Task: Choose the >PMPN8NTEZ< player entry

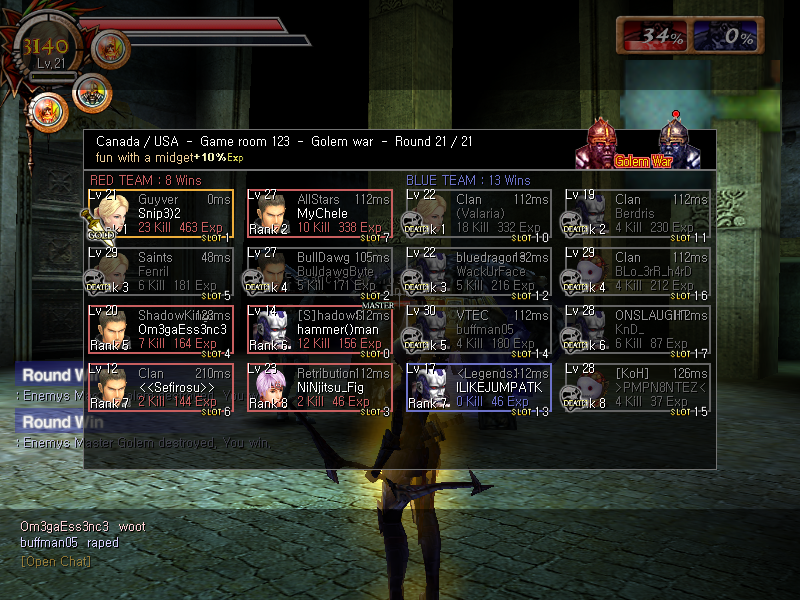Action: point(636,388)
